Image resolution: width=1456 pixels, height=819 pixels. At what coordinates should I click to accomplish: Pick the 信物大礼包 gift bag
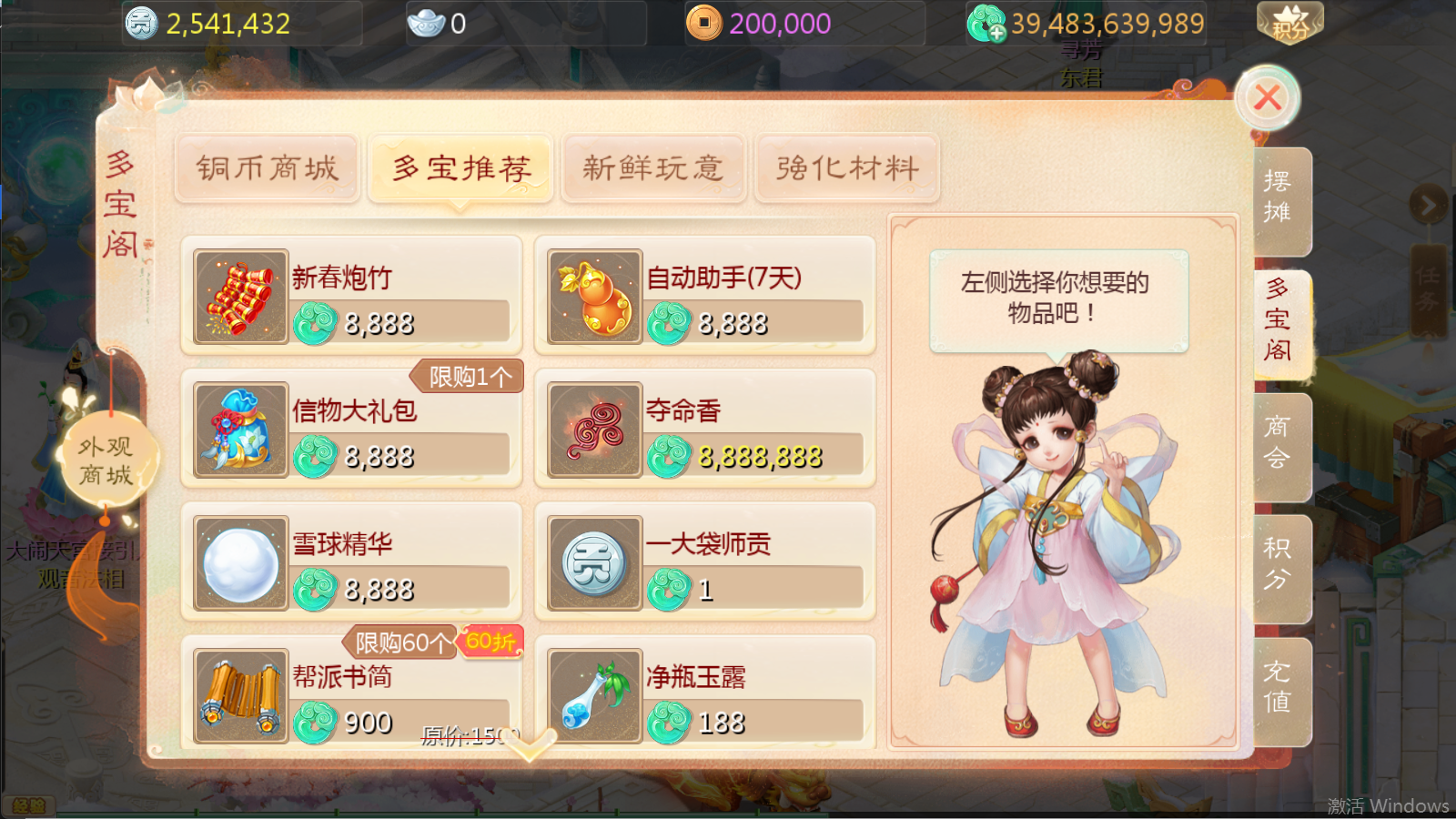pos(351,429)
